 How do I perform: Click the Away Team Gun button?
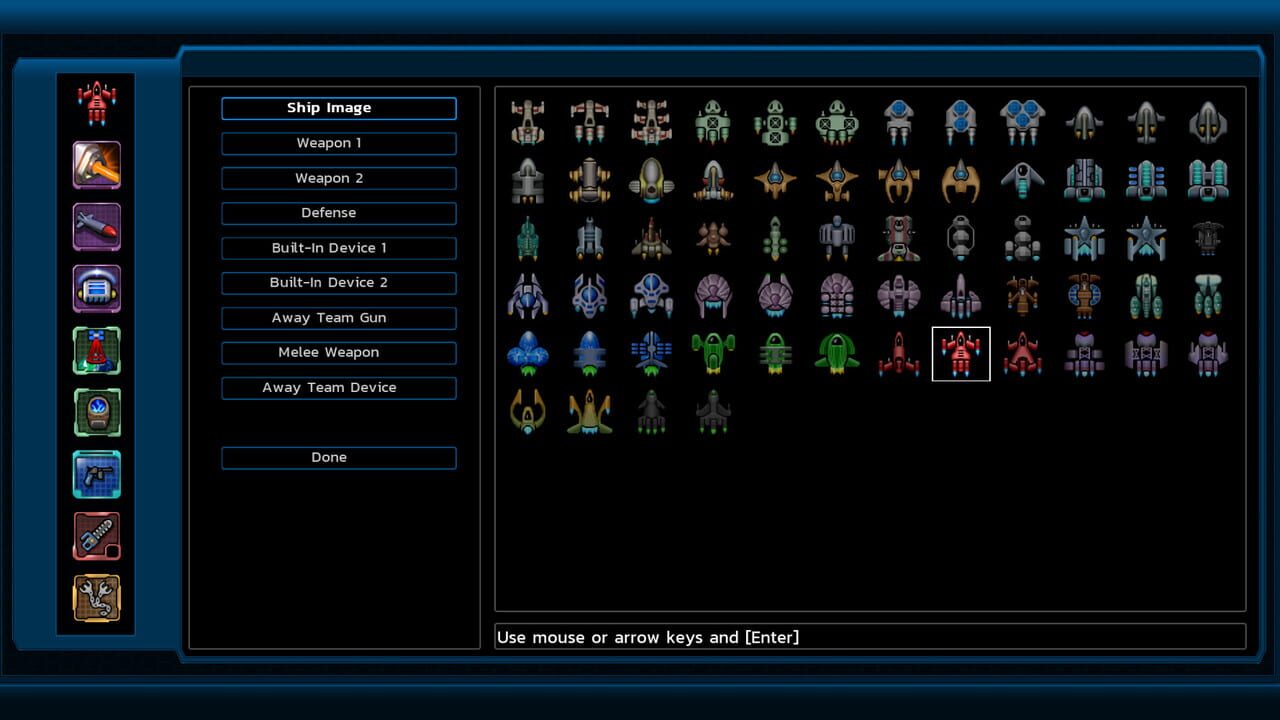[x=338, y=317]
